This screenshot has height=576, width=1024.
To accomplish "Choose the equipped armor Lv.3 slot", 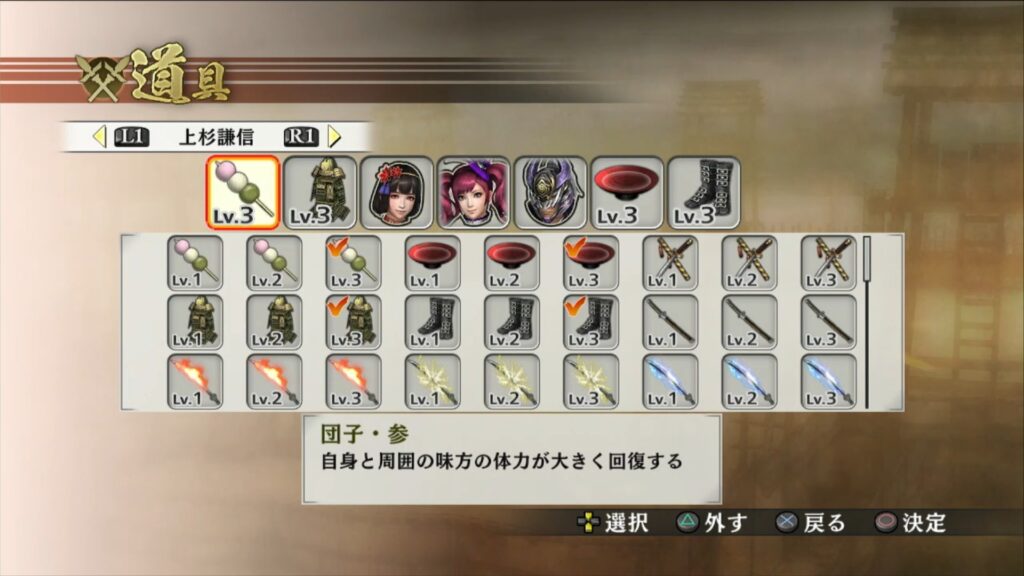I will [319, 192].
